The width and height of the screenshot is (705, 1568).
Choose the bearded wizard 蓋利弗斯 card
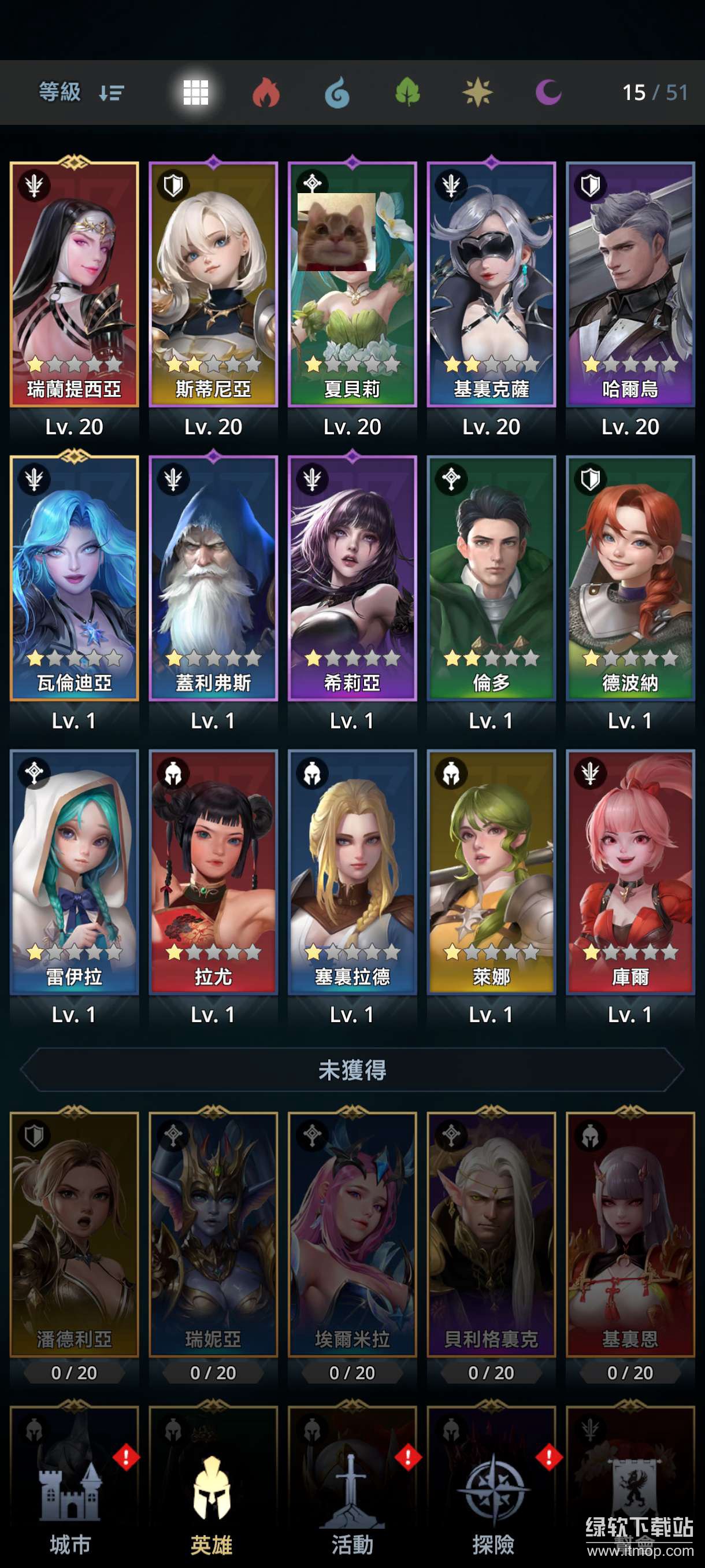point(213,578)
